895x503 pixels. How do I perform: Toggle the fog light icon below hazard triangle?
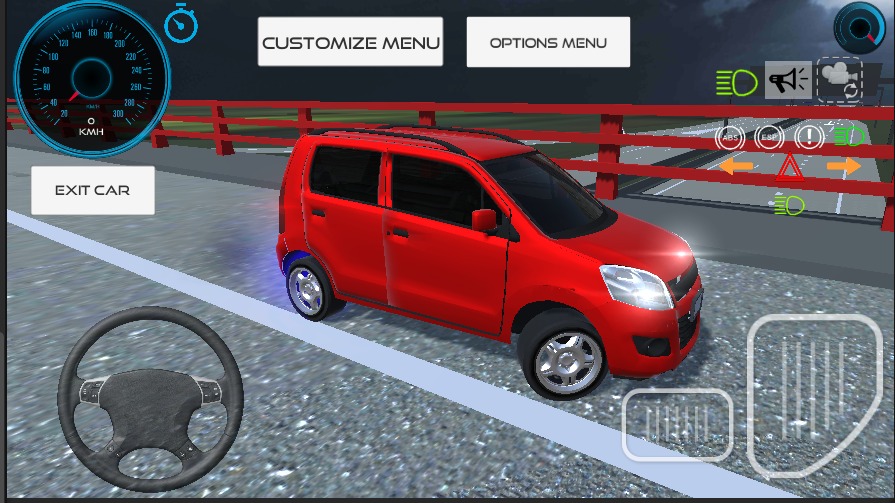[x=789, y=206]
